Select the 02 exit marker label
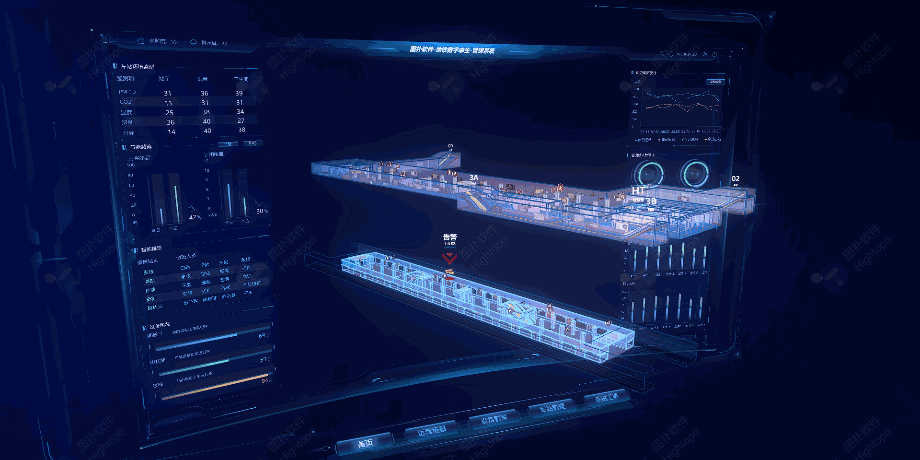This screenshot has width=920, height=460. tap(736, 179)
